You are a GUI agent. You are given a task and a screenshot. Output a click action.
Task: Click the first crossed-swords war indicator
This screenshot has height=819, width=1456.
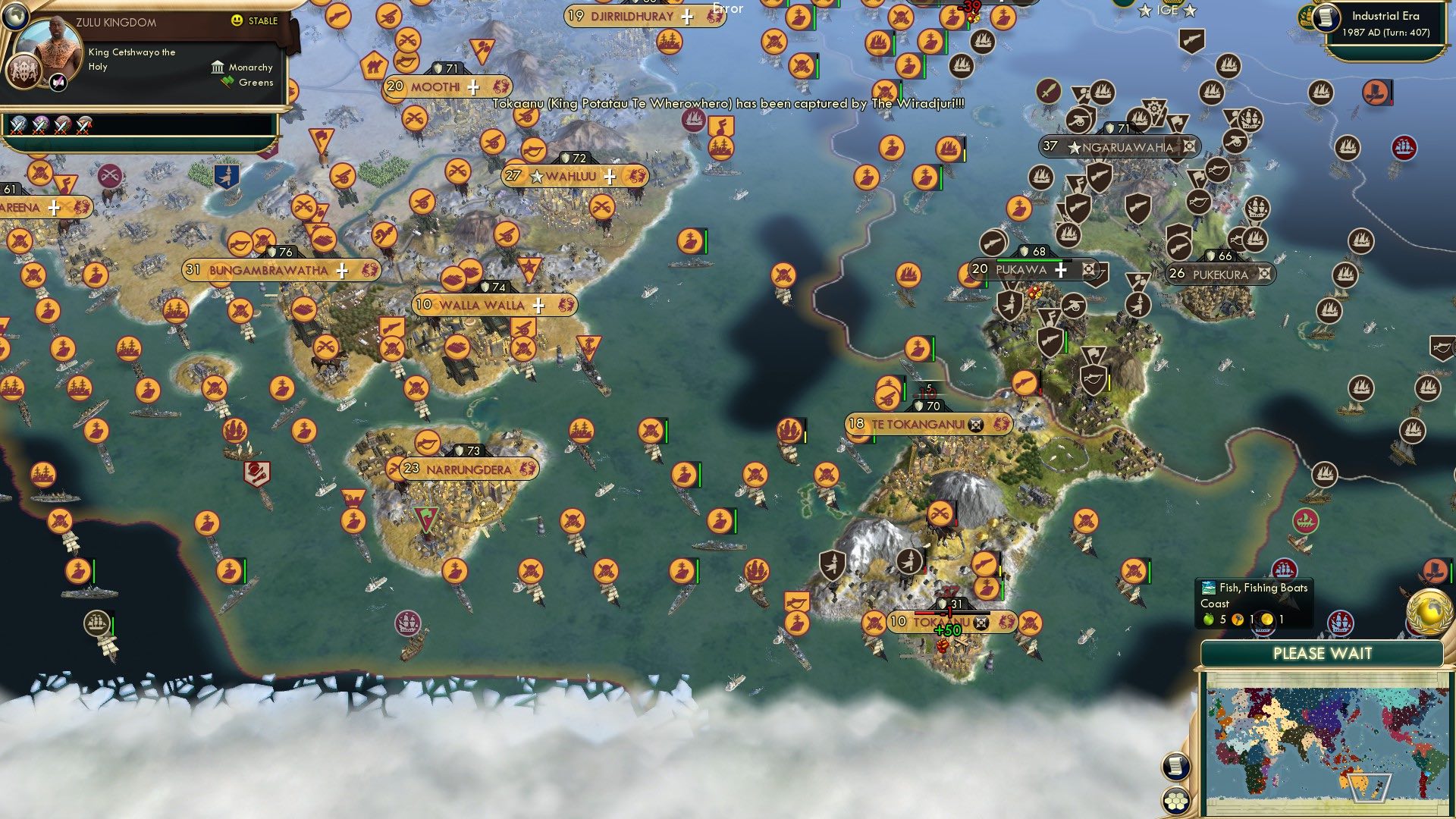(18, 127)
